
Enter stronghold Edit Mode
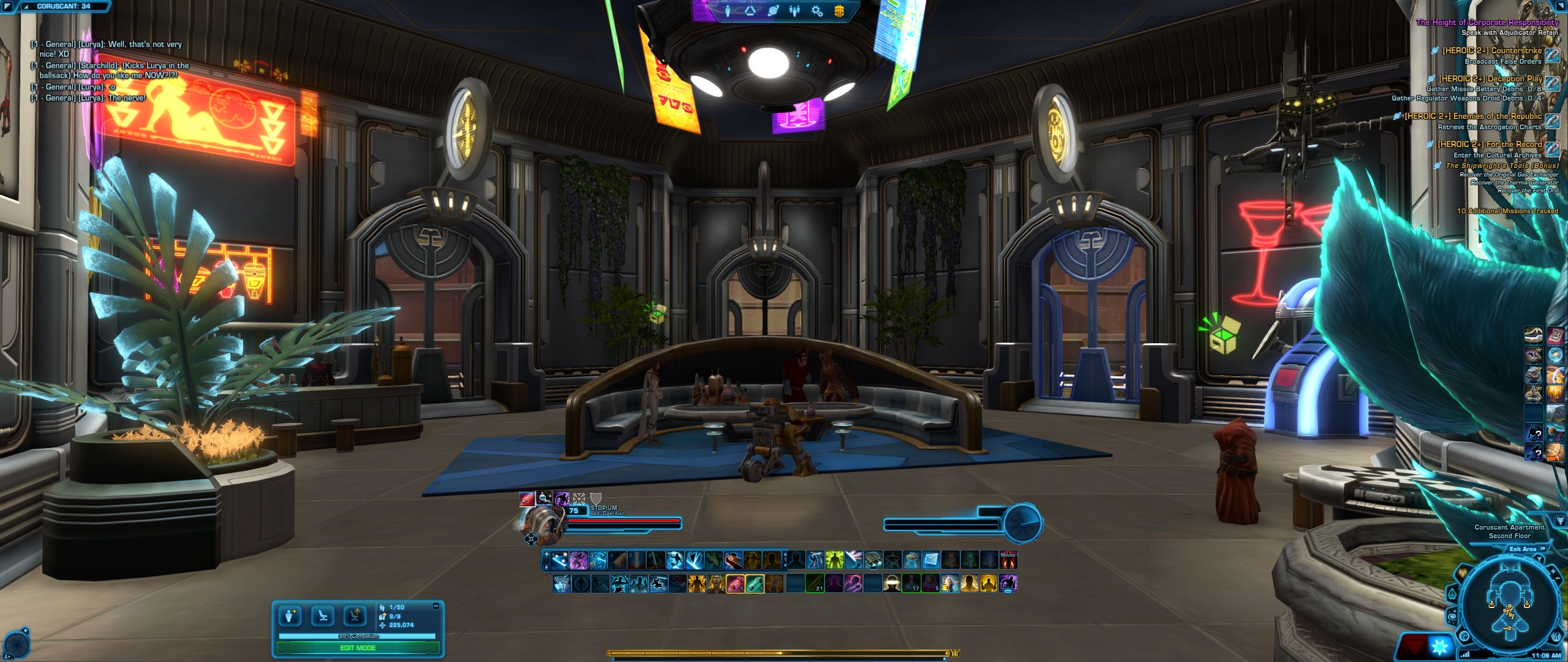pyautogui.click(x=358, y=648)
